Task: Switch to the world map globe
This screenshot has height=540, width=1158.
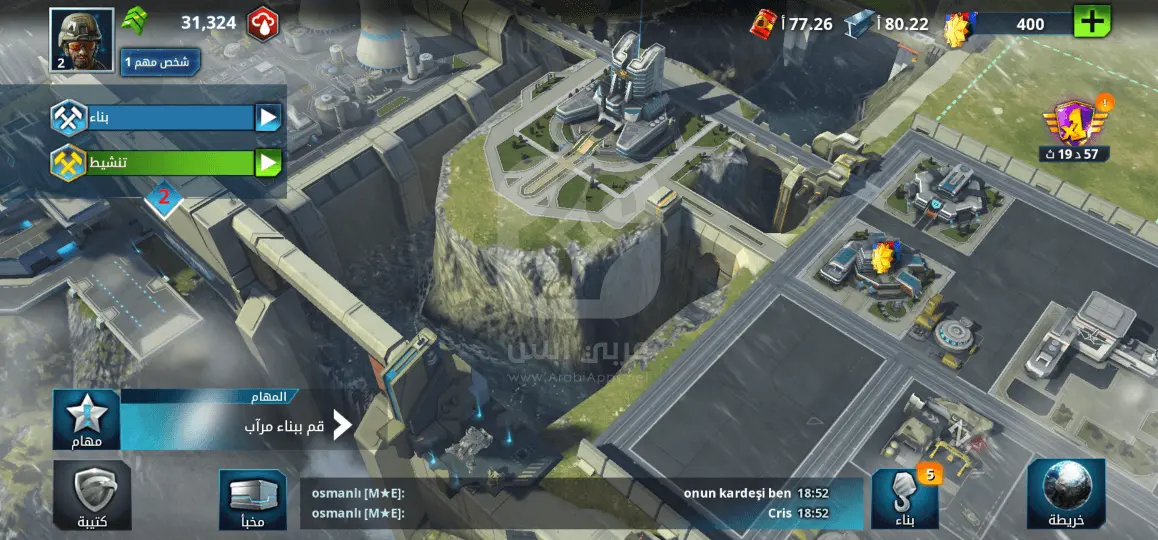Action: tap(1065, 494)
